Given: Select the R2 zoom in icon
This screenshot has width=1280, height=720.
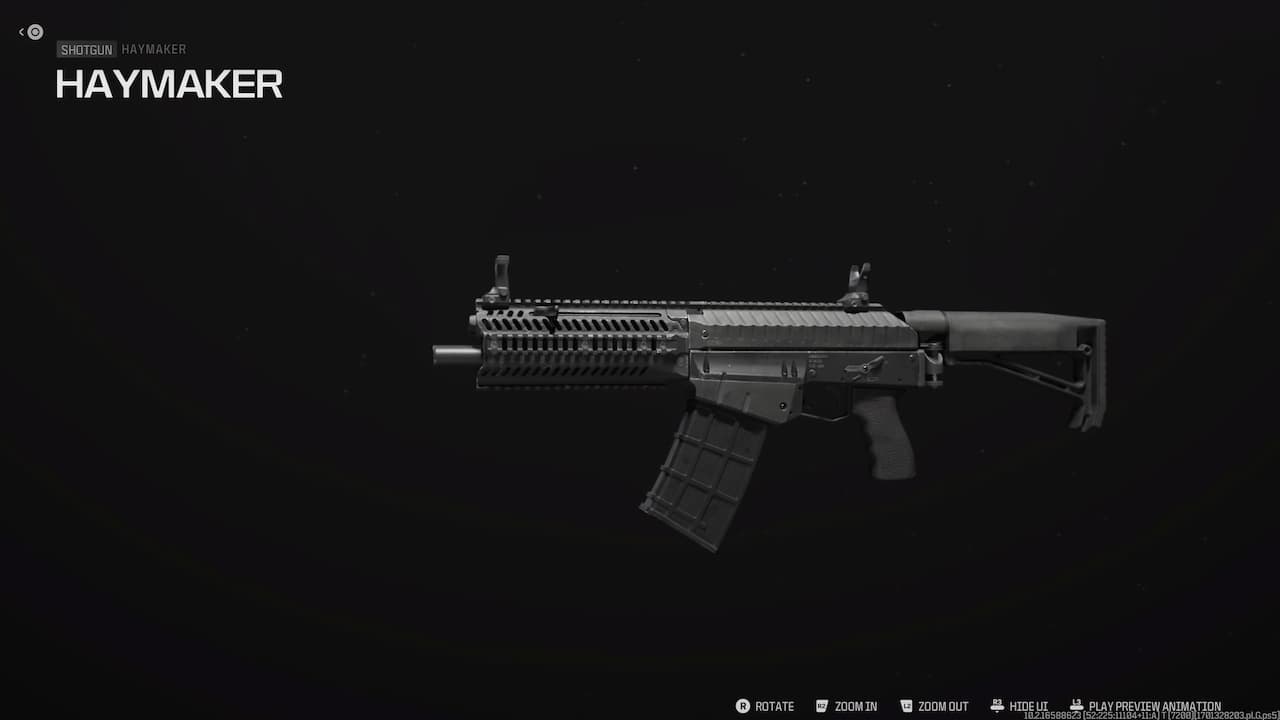Looking at the screenshot, I should pos(822,706).
